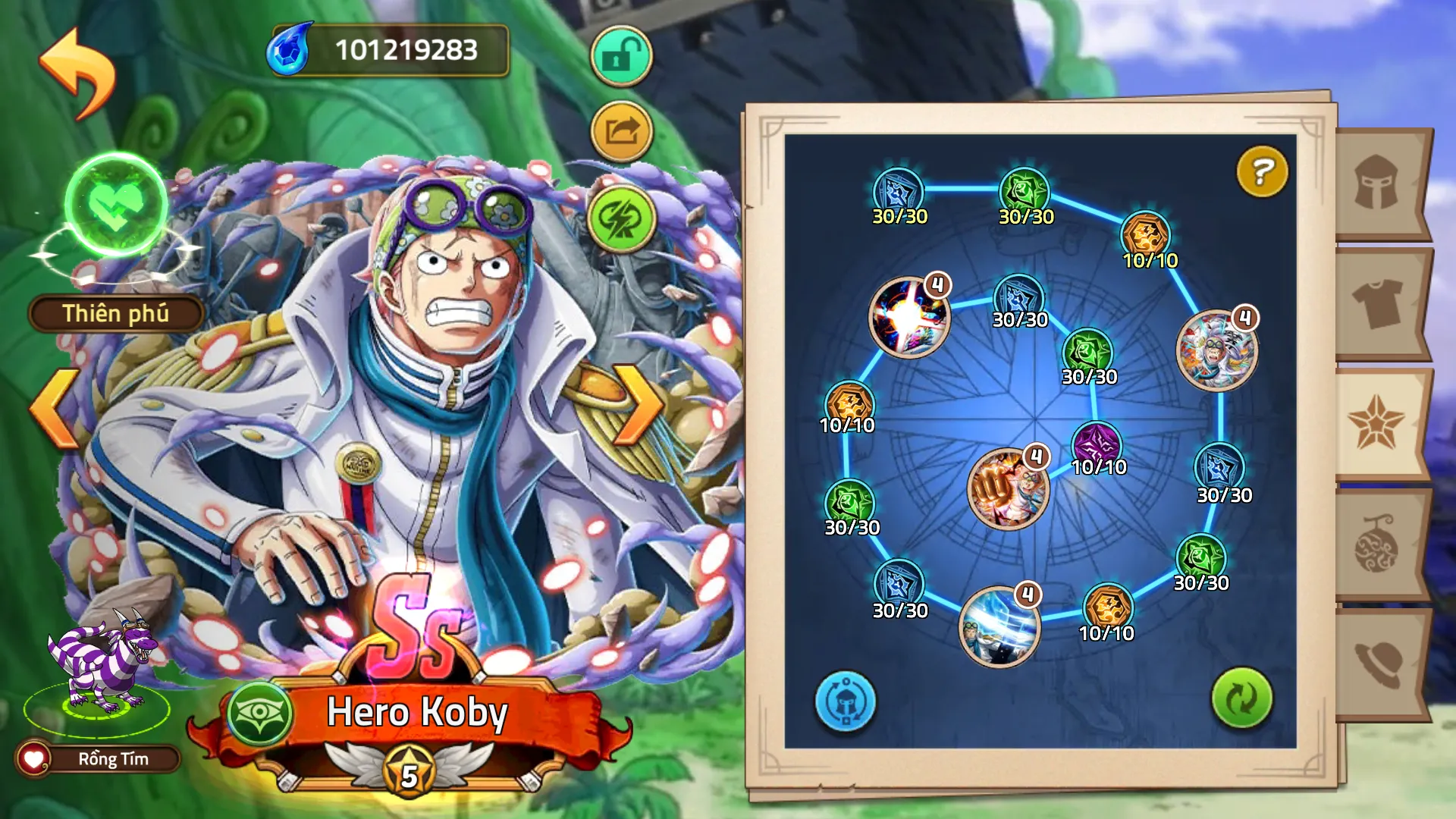Click the green refresh arrows button

point(1241,698)
